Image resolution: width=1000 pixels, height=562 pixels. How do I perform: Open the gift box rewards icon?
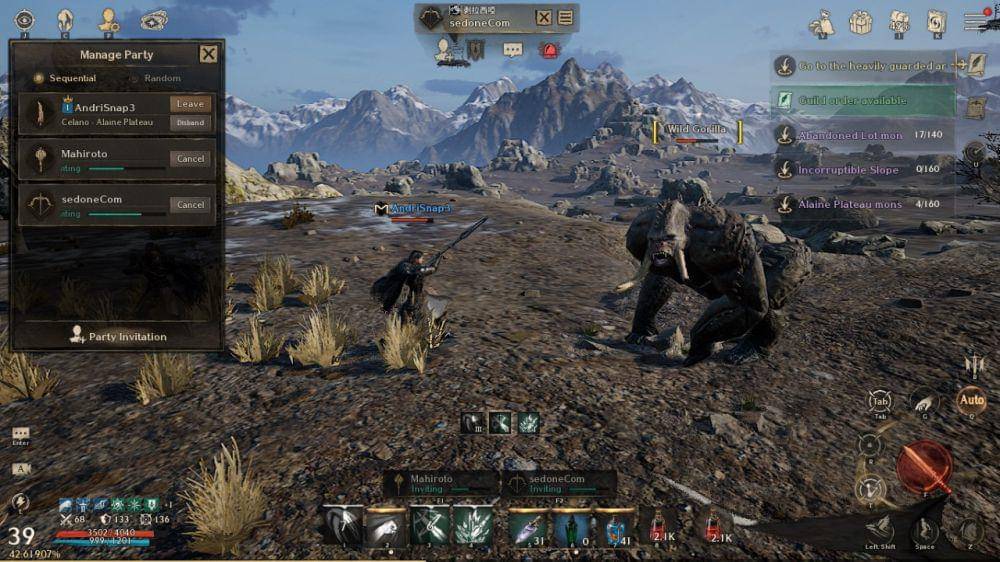point(860,22)
